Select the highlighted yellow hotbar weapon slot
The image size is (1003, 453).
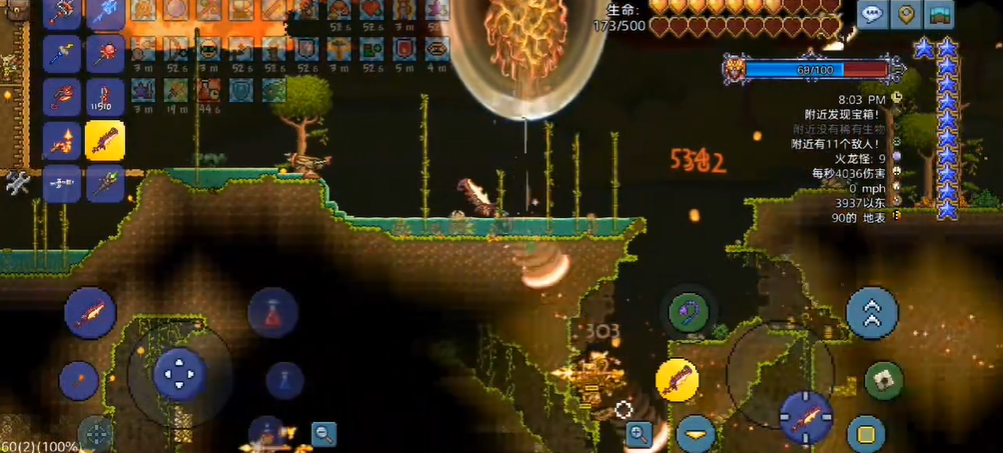click(x=104, y=140)
